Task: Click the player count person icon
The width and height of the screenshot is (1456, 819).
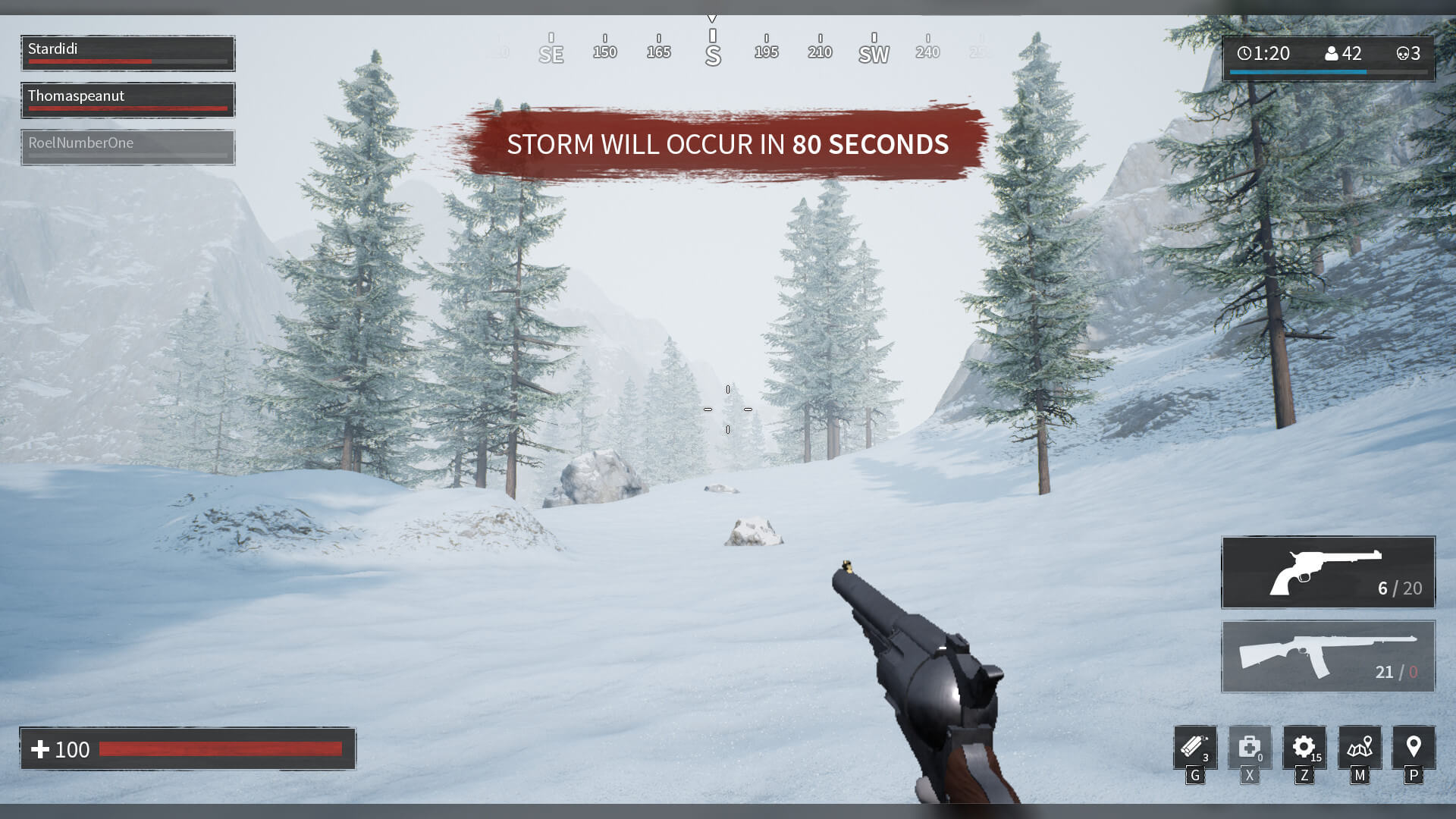Action: point(1332,53)
